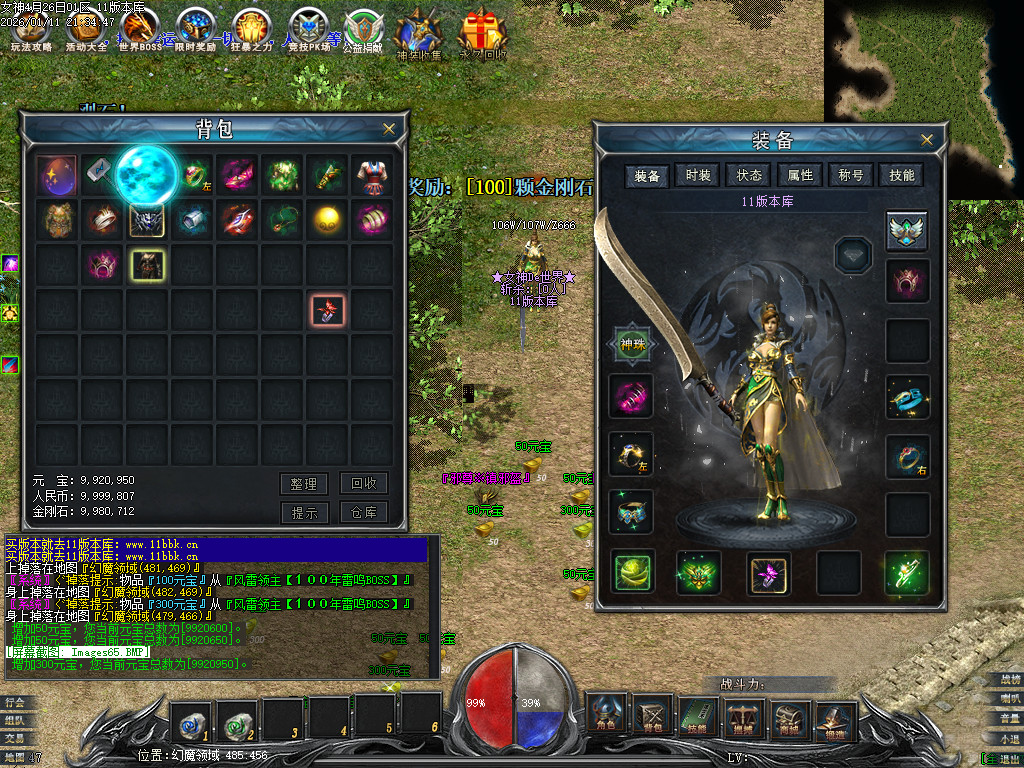Open the 活动大全 activities icon
1024x768 pixels.
click(x=86, y=32)
